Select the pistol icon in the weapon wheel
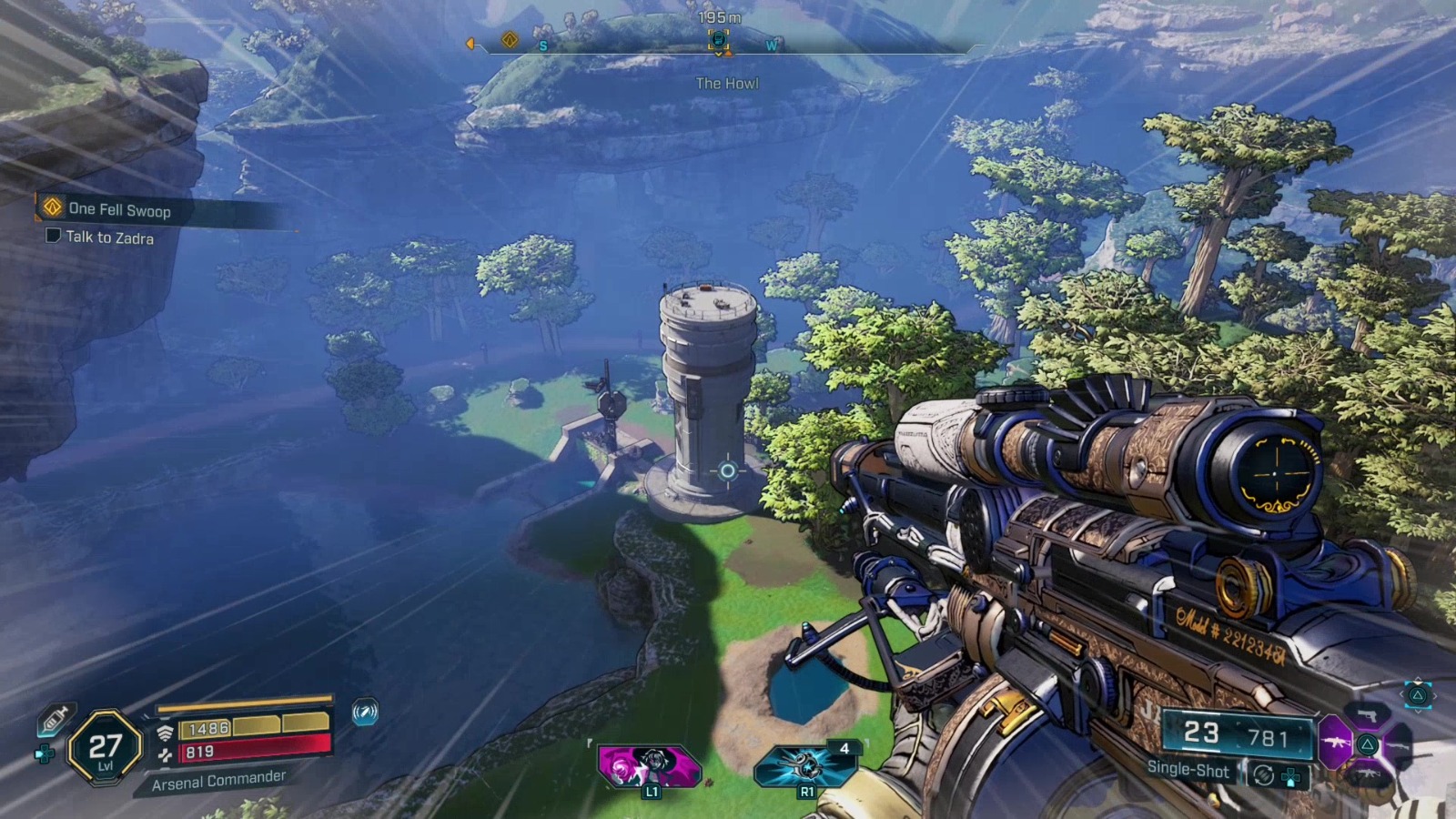Screen dimensions: 1456x819 1366,715
